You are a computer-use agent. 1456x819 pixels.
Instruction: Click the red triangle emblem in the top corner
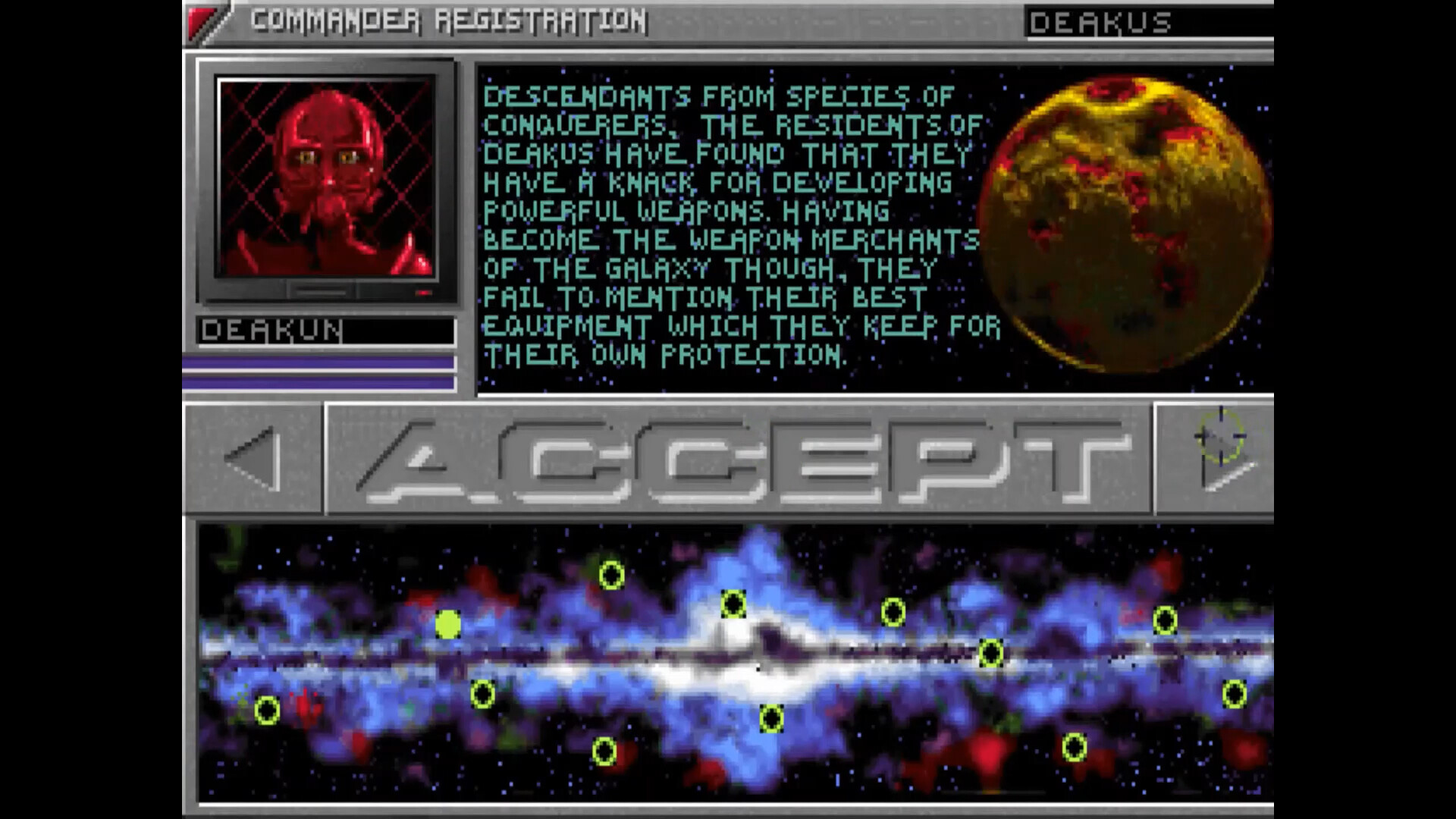pos(203,20)
